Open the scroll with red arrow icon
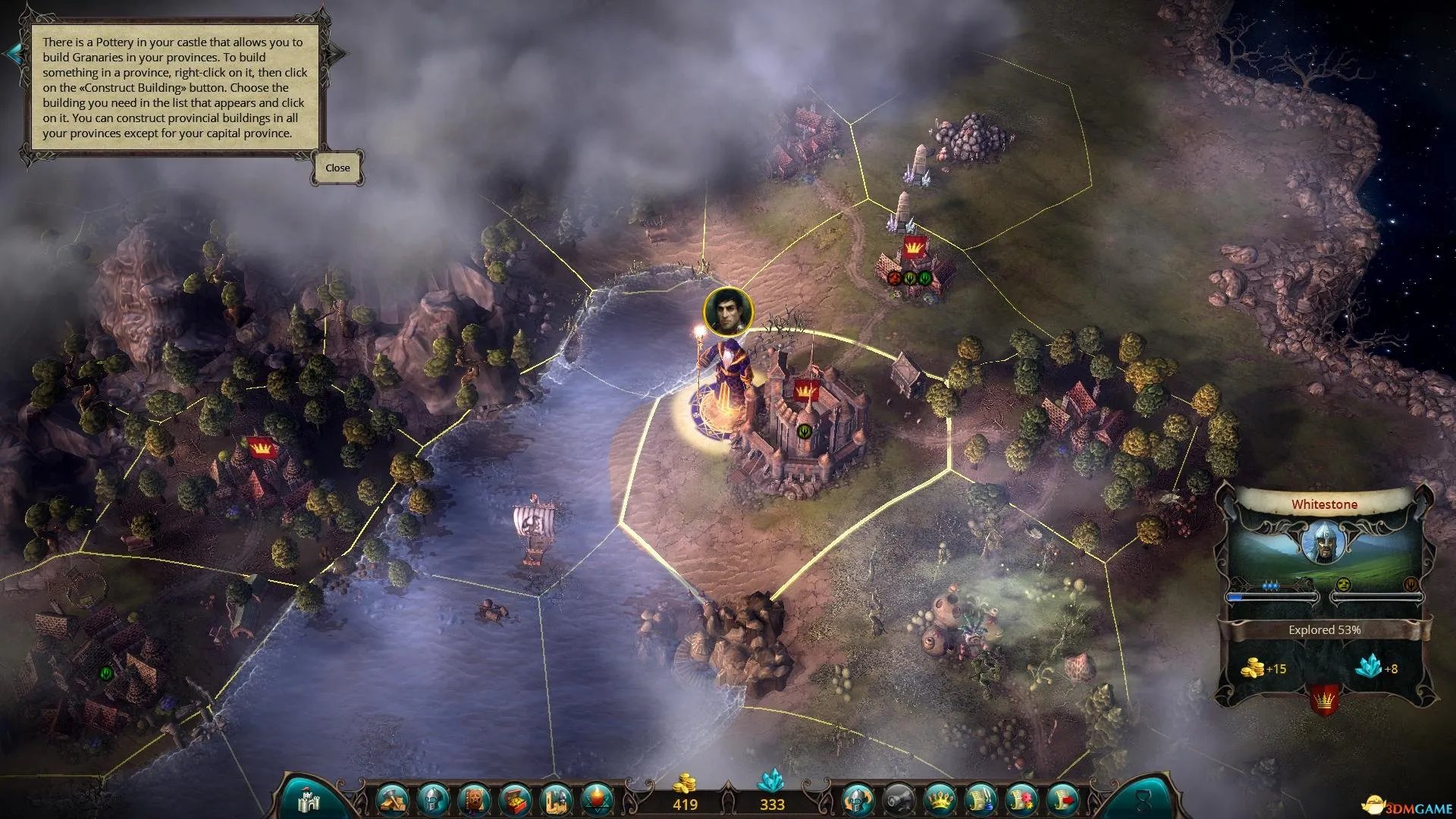 pyautogui.click(x=1062, y=799)
